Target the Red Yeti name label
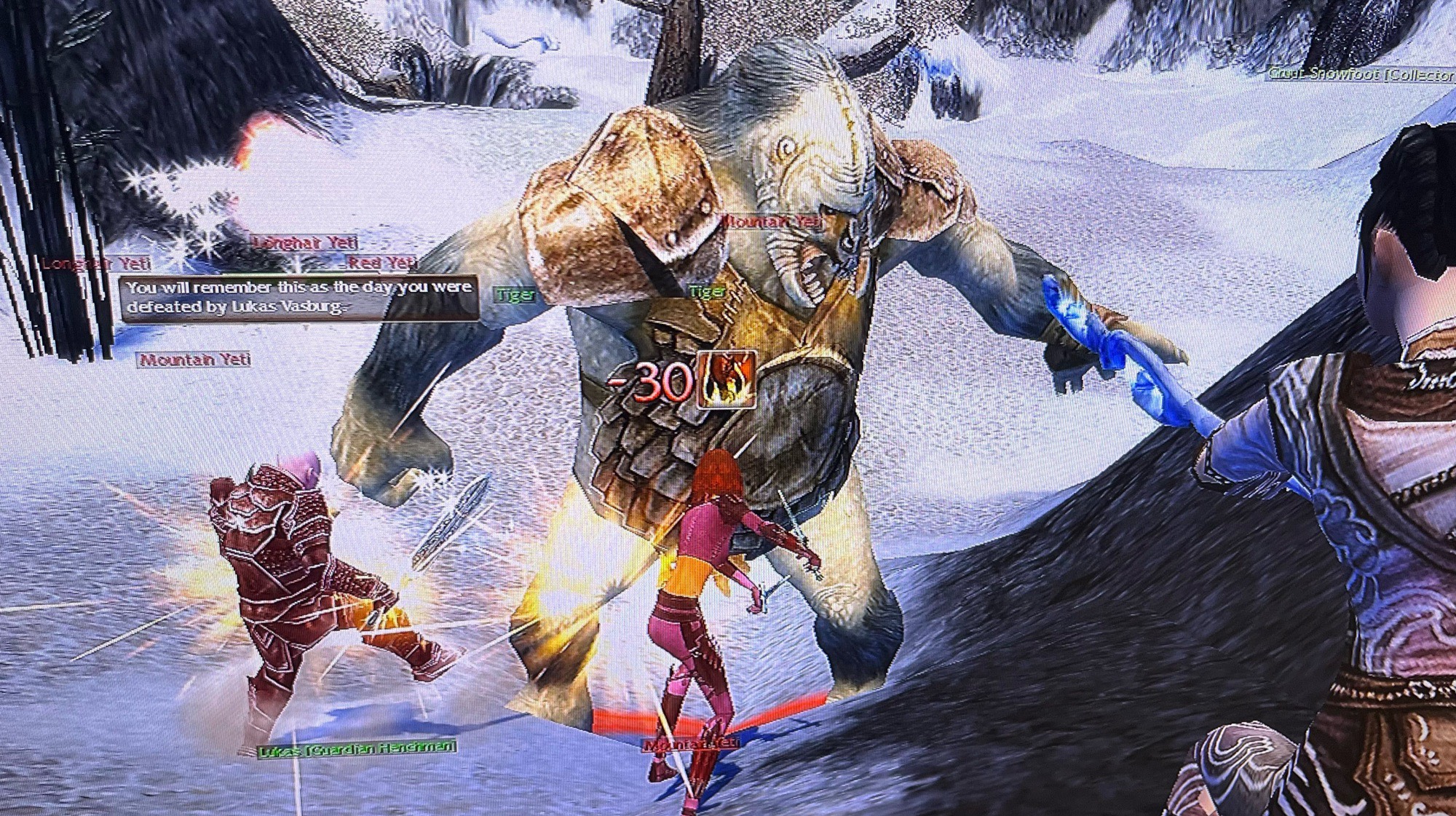Viewport: 1456px width, 816px height. coord(381,263)
